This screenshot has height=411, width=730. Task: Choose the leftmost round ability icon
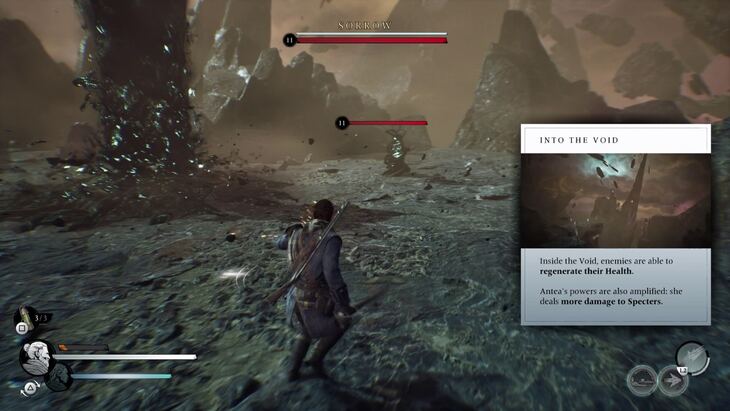coord(642,381)
